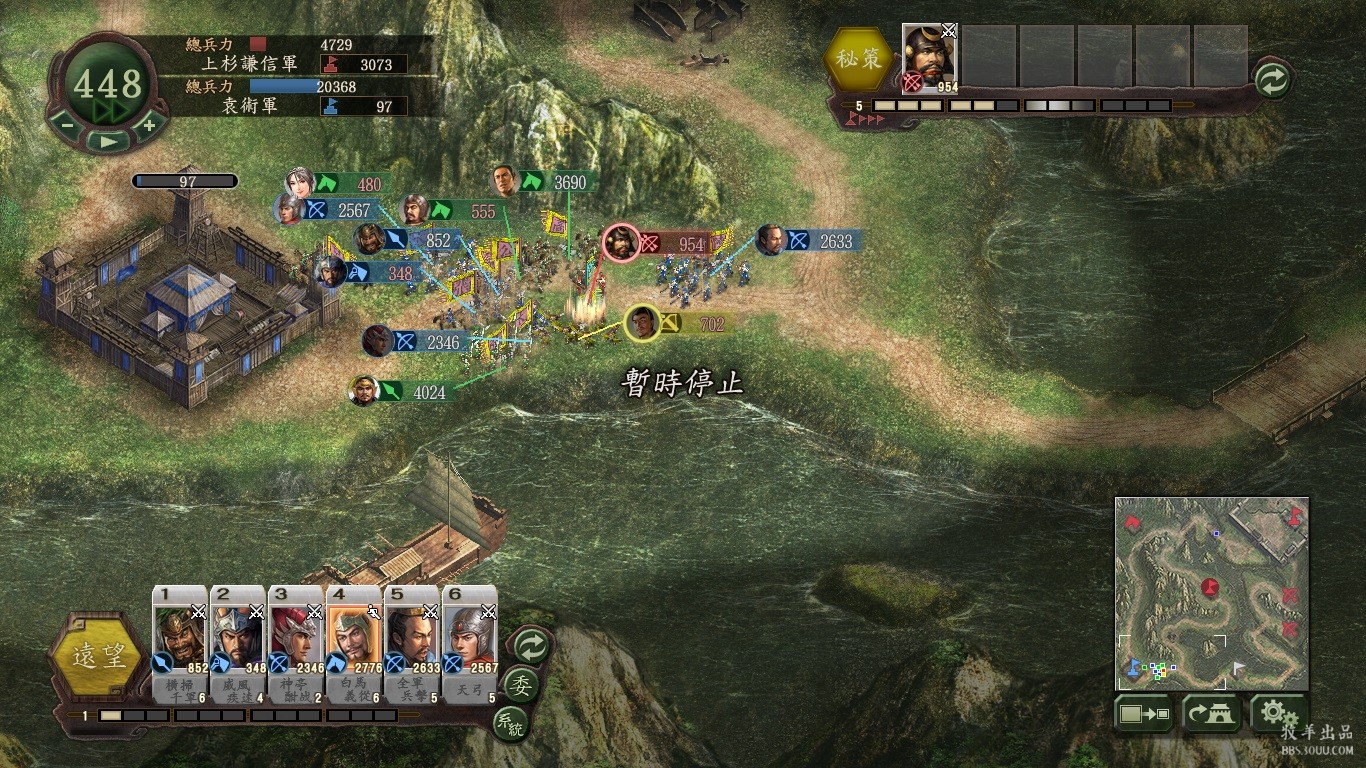The height and width of the screenshot is (768, 1366).
Task: Shrink the minimap with the resize button
Action: 1143,714
